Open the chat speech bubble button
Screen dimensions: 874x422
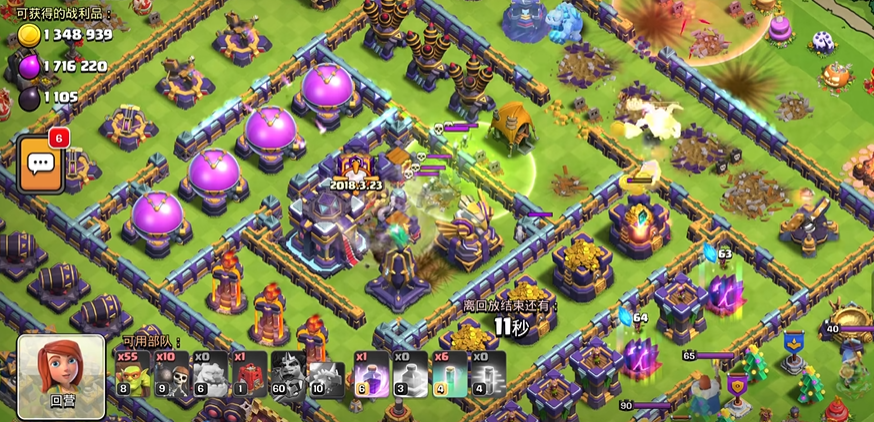[x=41, y=164]
